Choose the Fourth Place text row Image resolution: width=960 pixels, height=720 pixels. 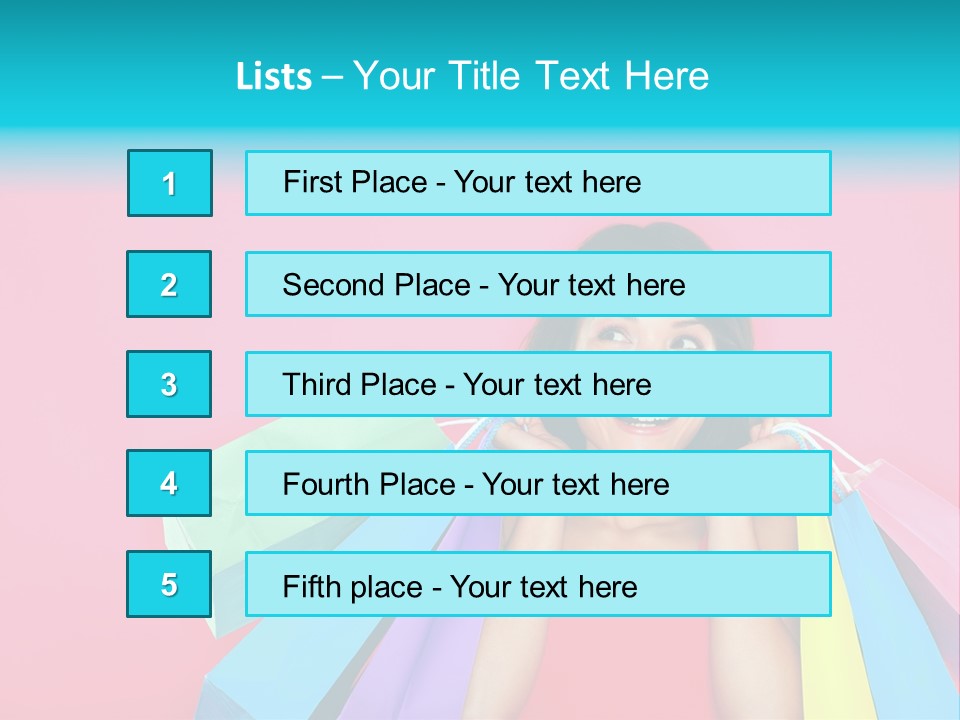click(538, 483)
